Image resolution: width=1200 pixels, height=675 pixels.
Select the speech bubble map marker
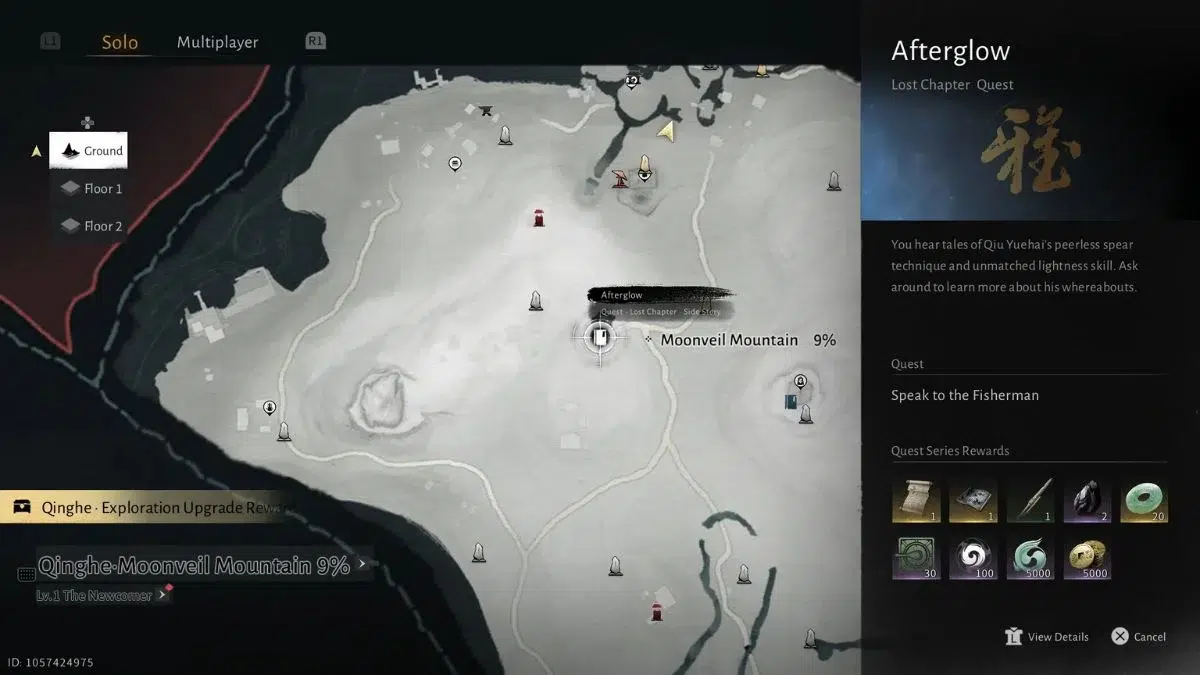coord(455,163)
